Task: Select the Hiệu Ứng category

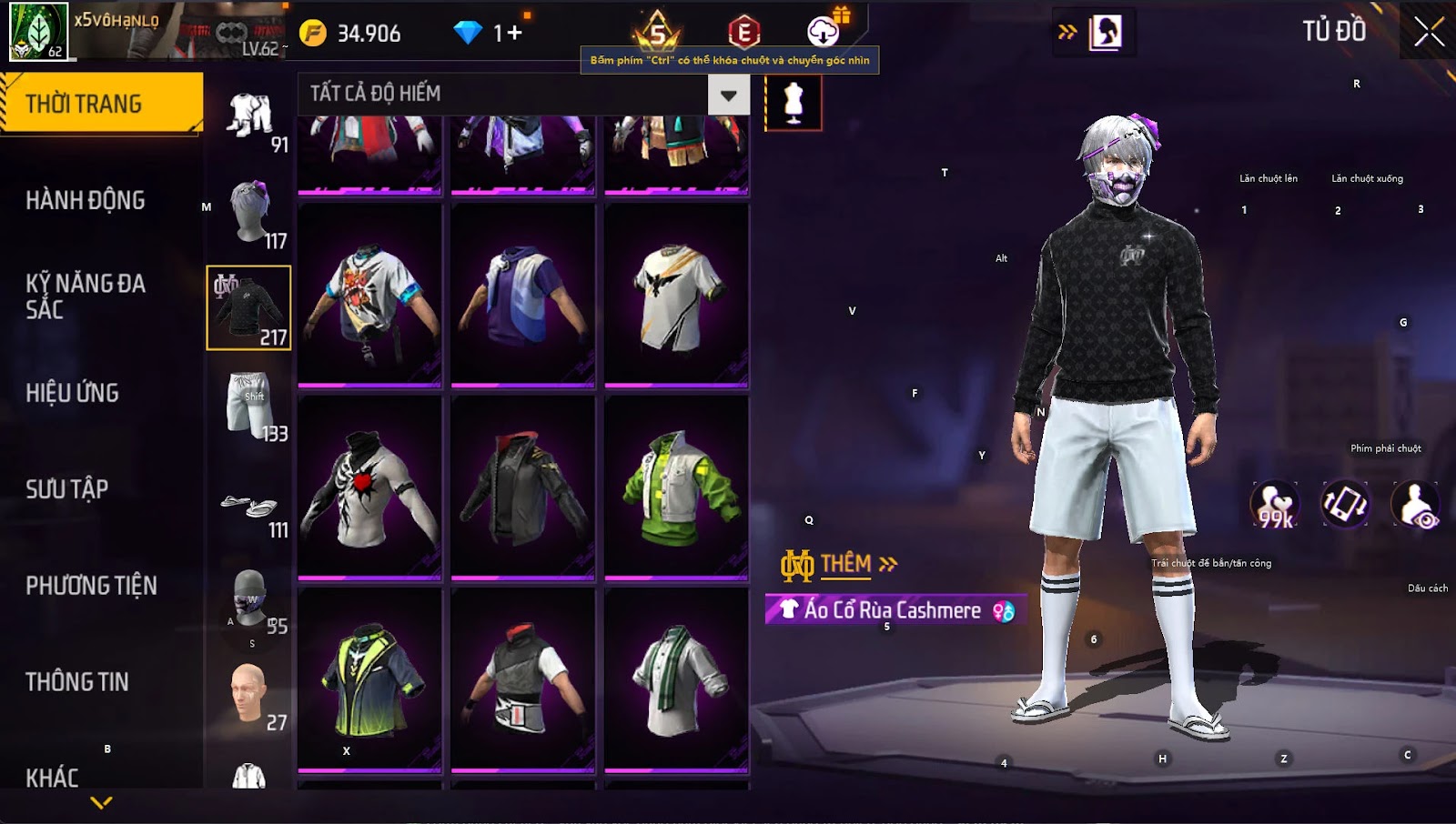Action: click(x=73, y=393)
